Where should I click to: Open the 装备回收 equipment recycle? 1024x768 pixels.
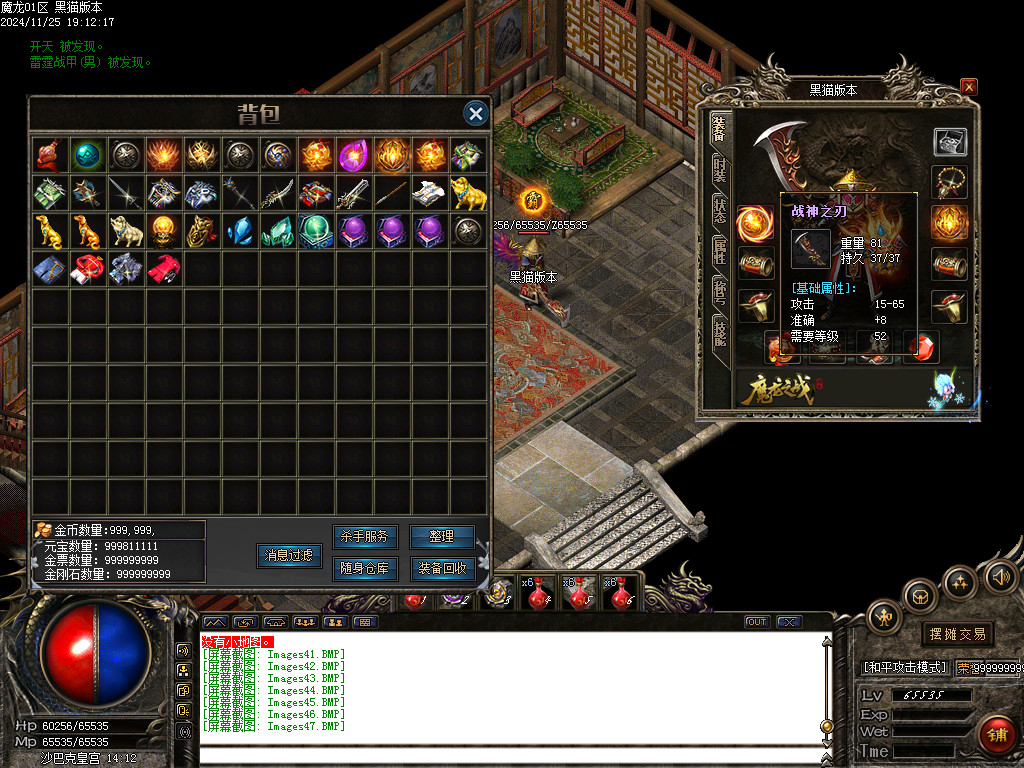point(442,569)
